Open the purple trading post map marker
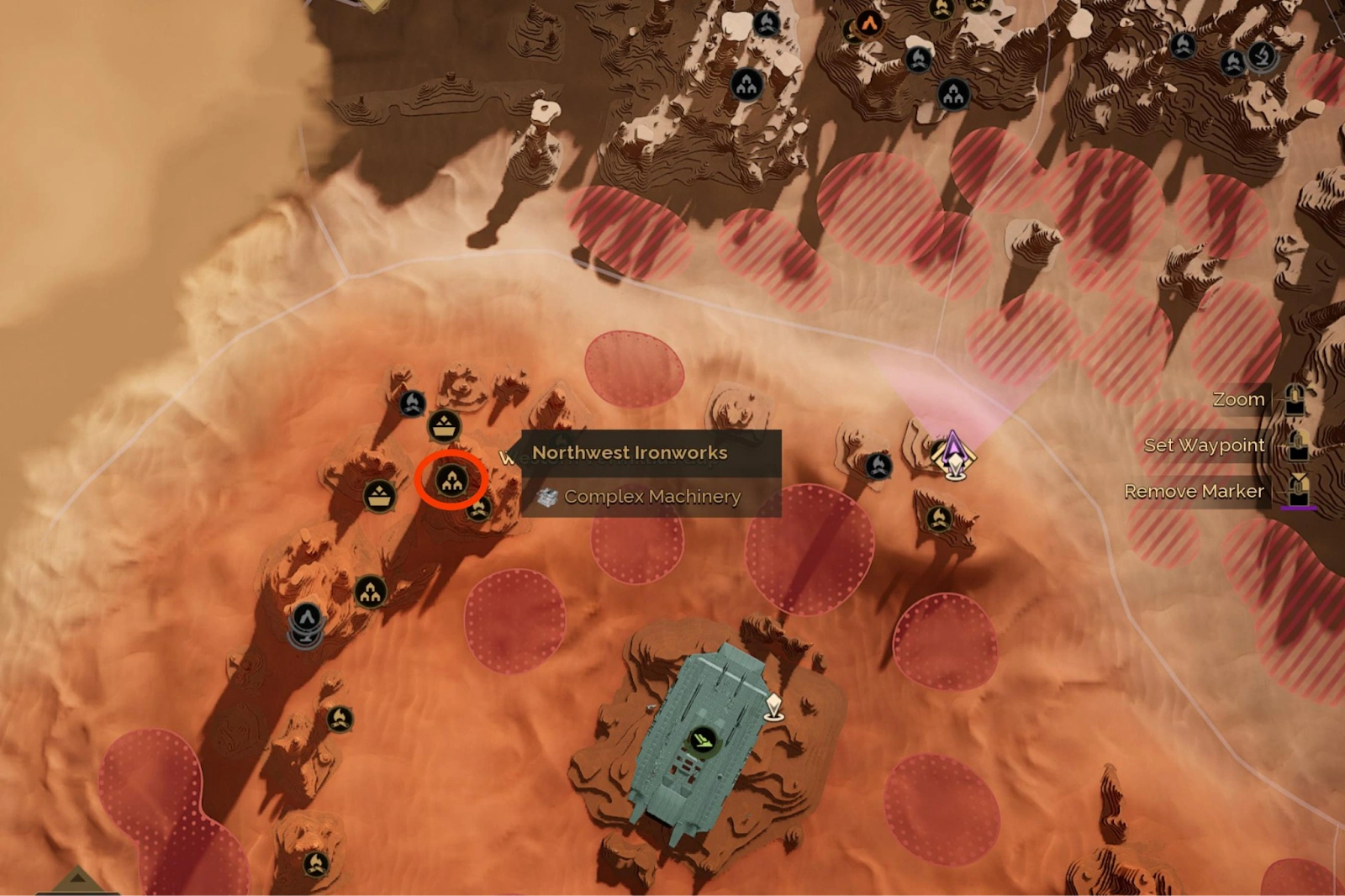The width and height of the screenshot is (1345, 896). [952, 456]
